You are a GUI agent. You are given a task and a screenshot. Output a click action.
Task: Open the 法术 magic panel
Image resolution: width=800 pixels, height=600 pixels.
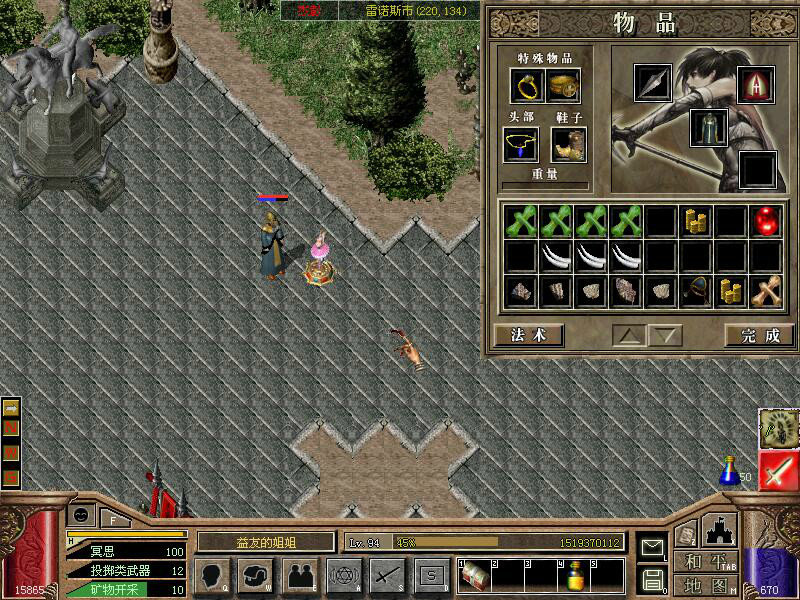click(x=528, y=335)
